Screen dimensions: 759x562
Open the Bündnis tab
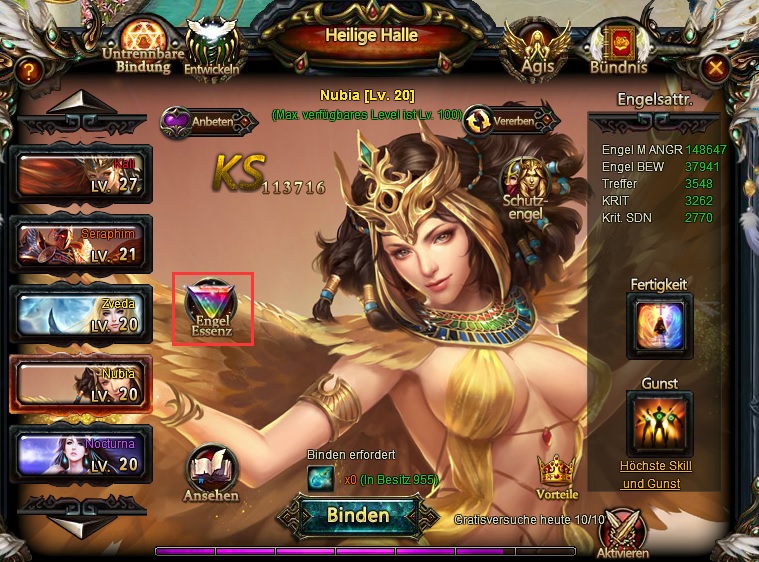pyautogui.click(x=618, y=50)
